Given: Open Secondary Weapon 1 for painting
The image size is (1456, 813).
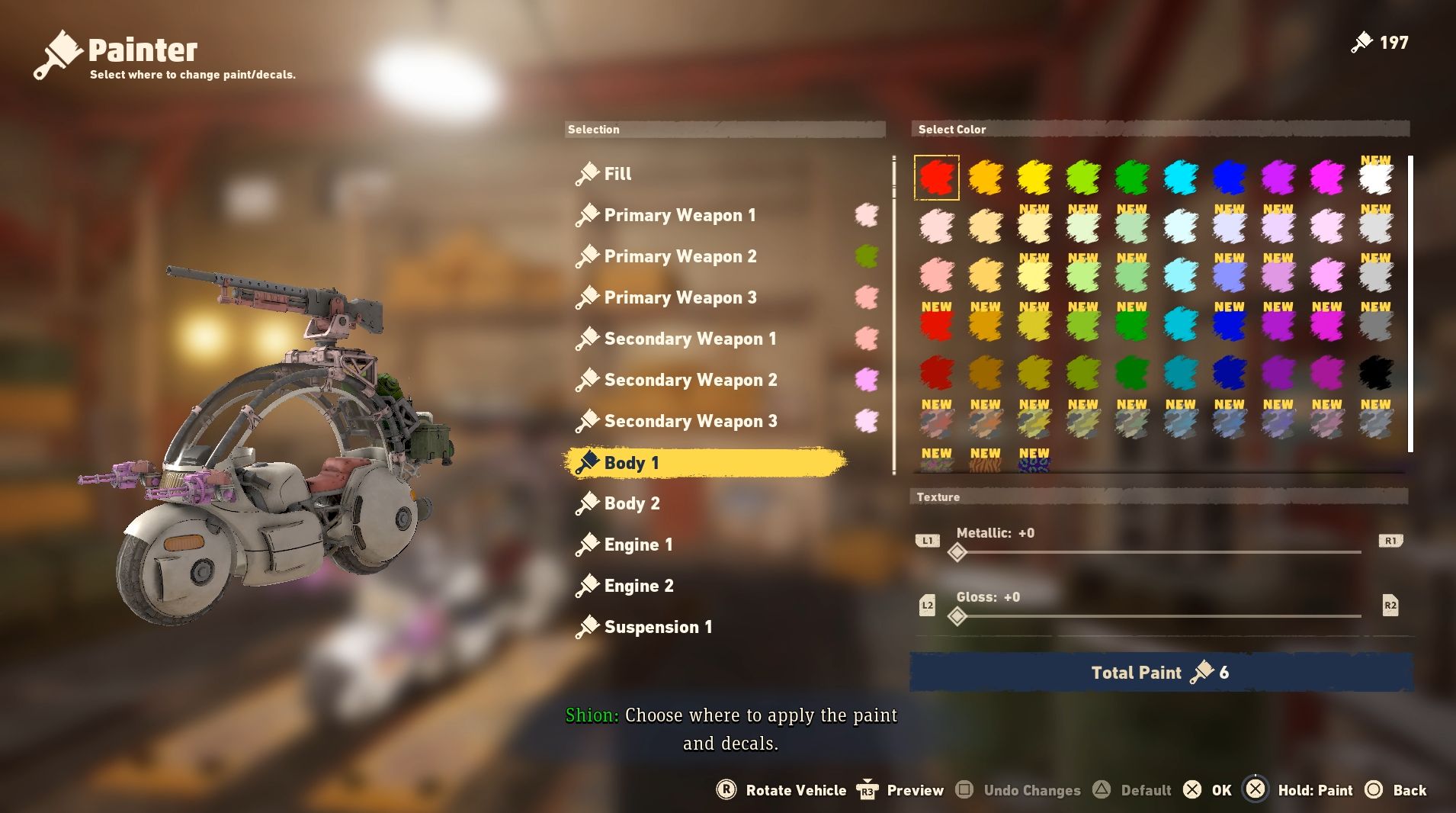Looking at the screenshot, I should click(x=690, y=339).
